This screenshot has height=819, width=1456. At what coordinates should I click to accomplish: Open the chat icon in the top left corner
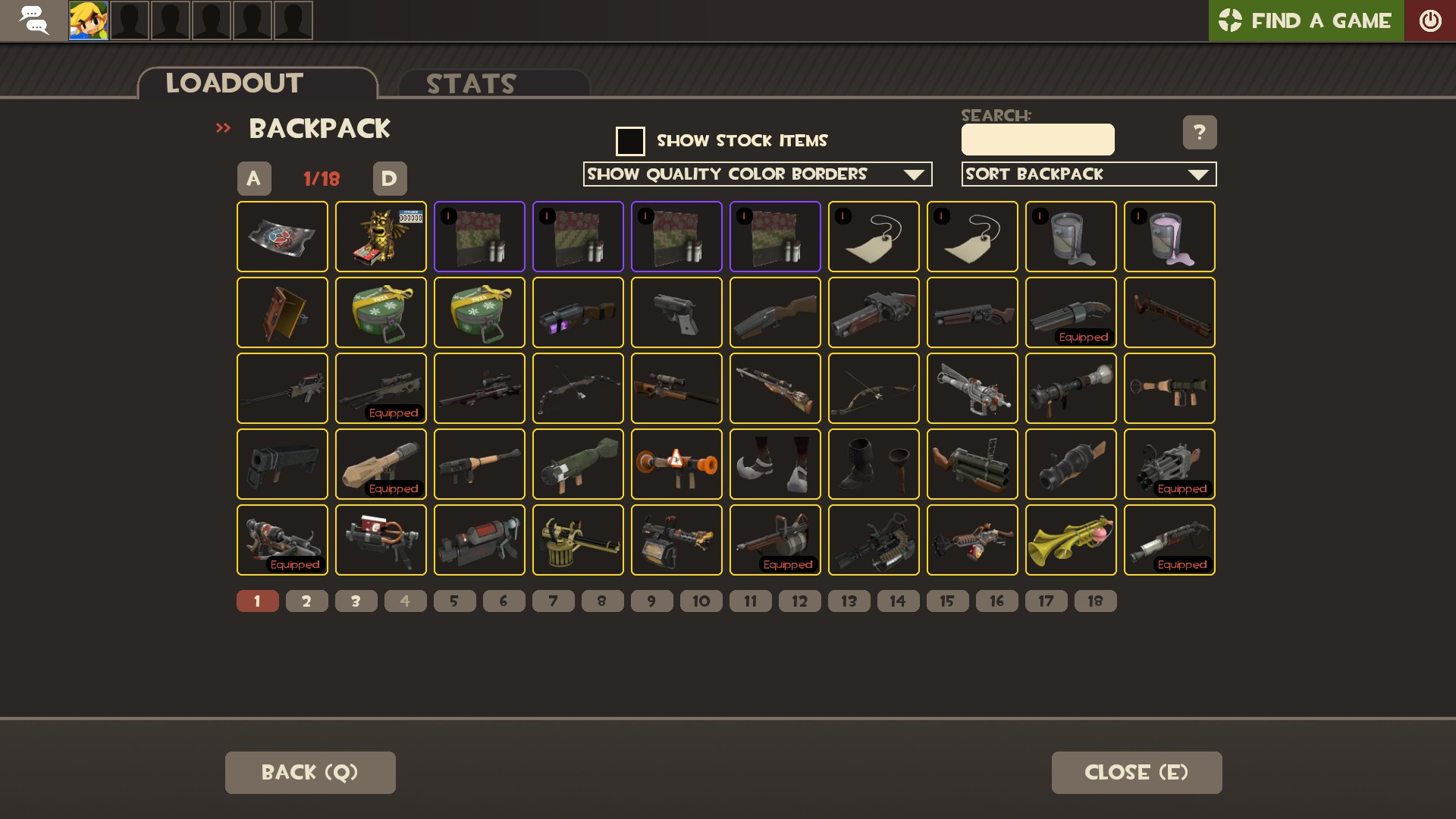(x=34, y=20)
